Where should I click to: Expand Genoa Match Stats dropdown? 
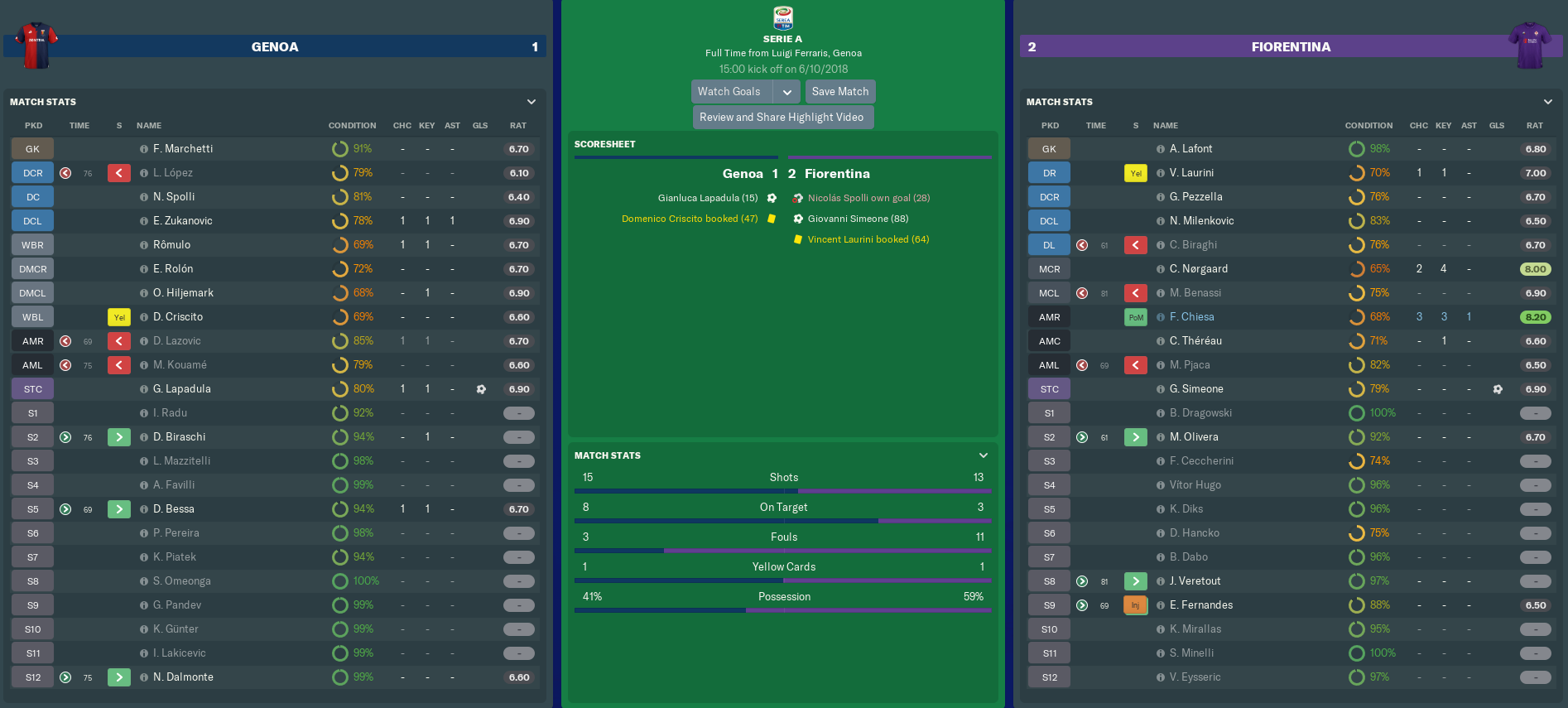pos(531,102)
